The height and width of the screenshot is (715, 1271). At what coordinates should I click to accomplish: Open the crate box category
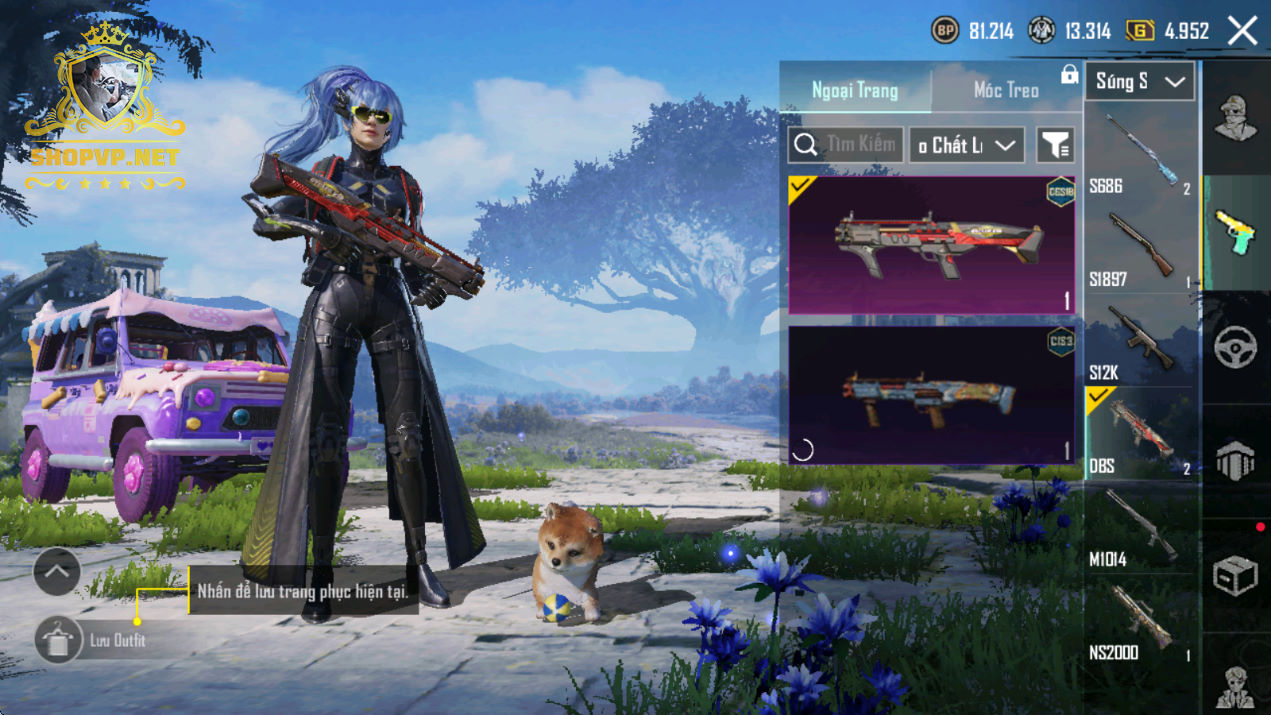coord(1235,576)
